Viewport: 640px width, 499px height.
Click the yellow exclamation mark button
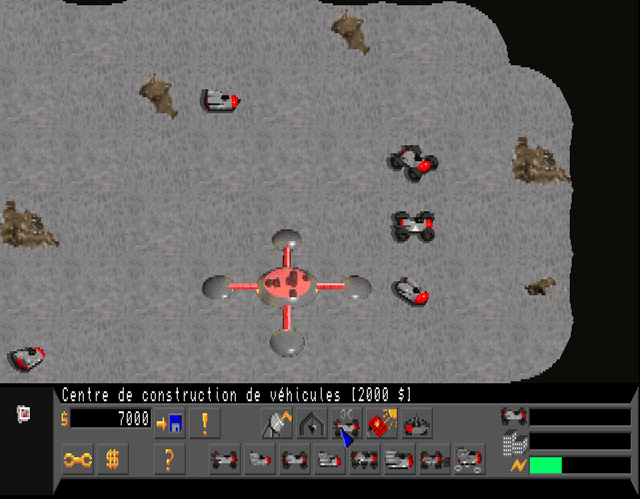204,422
